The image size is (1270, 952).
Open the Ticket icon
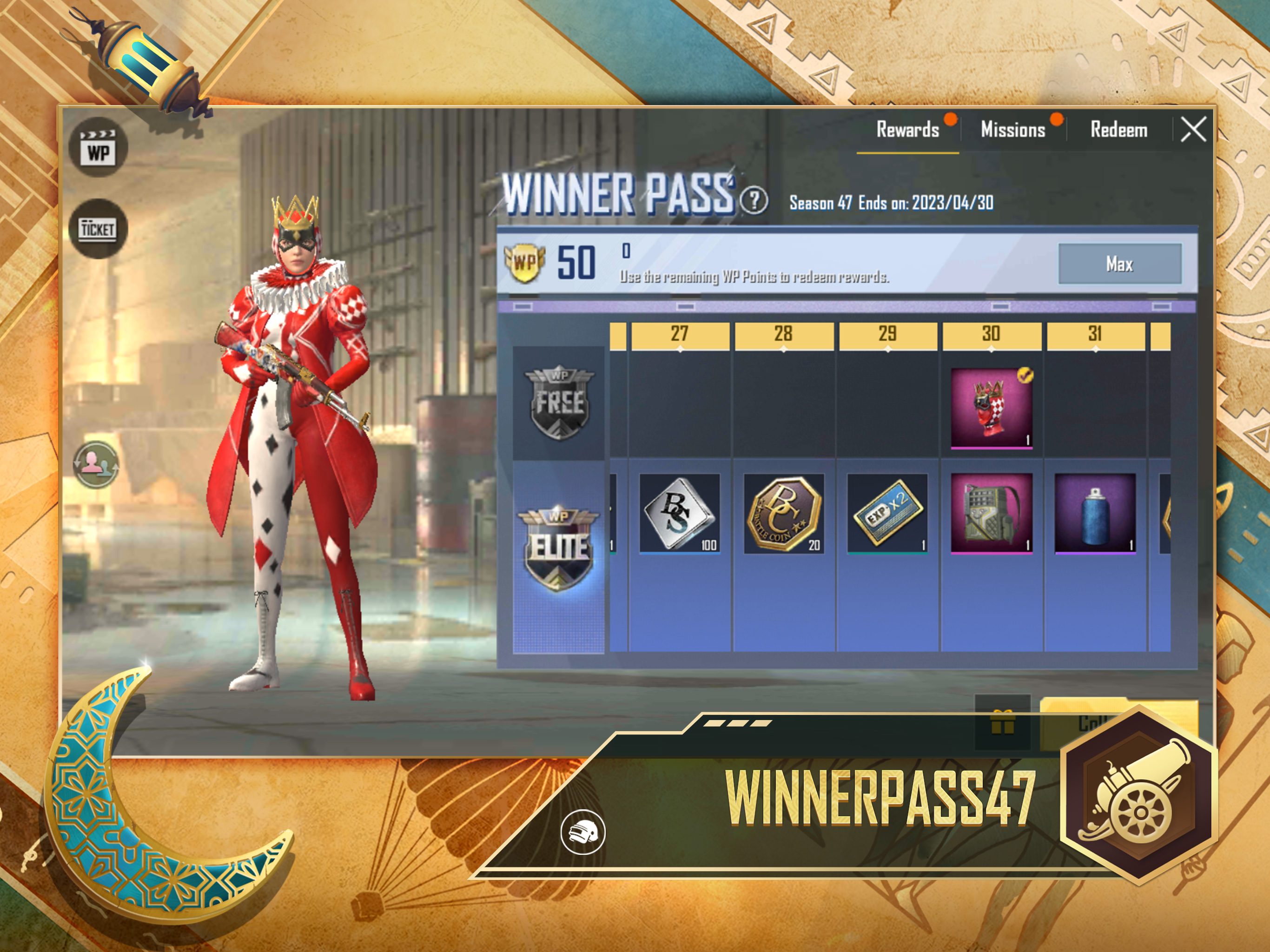click(x=98, y=229)
